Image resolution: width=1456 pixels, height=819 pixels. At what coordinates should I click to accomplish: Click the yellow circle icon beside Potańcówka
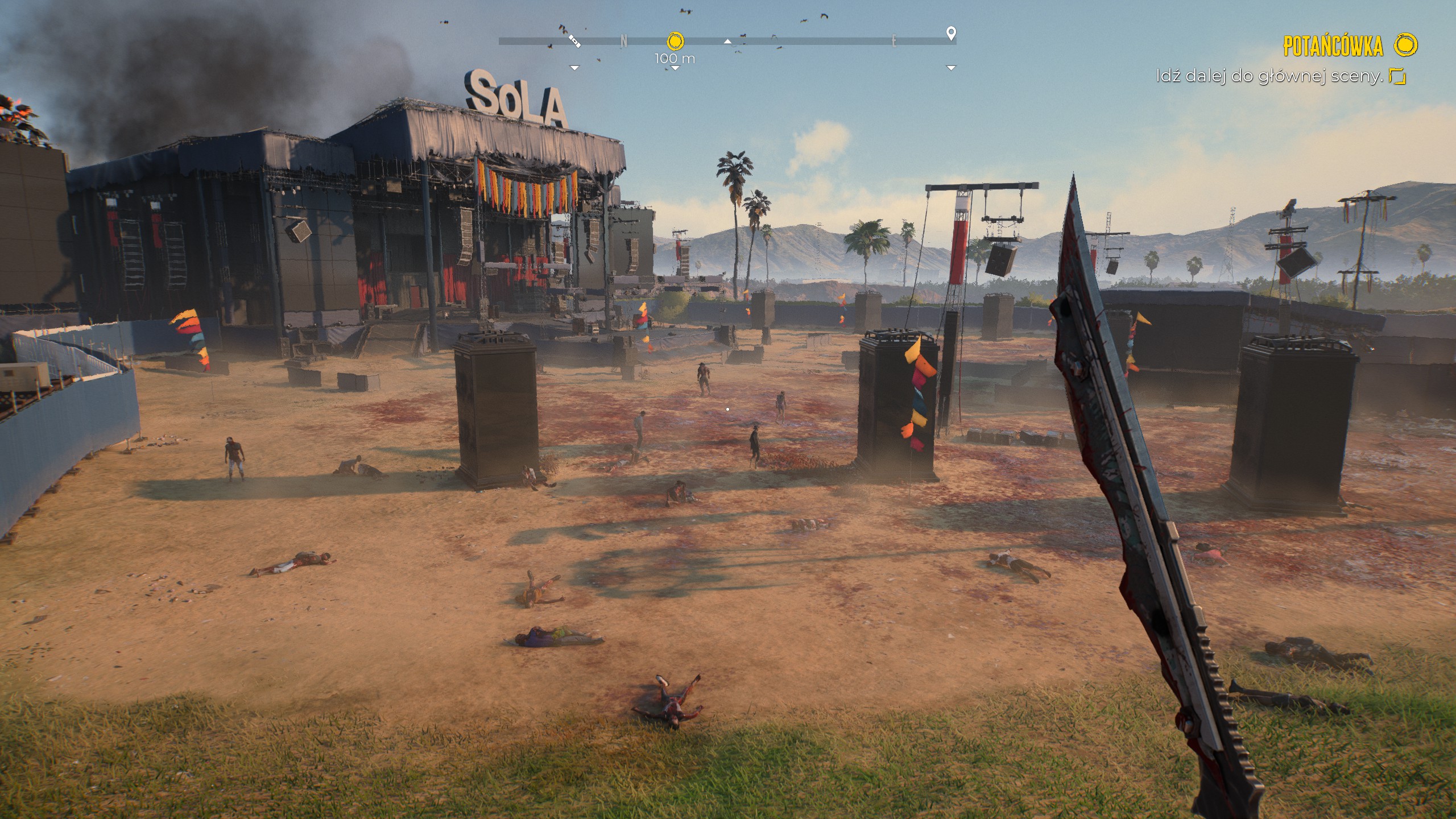click(x=1407, y=45)
